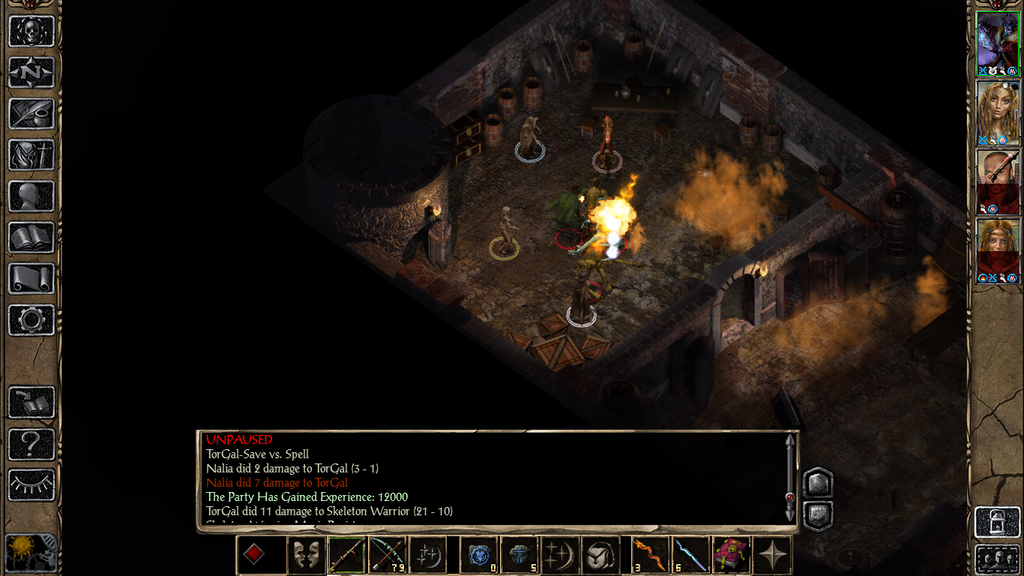Screen dimensions: 1024x576
Task: Select the purple dragon character portrait
Action: point(997,43)
